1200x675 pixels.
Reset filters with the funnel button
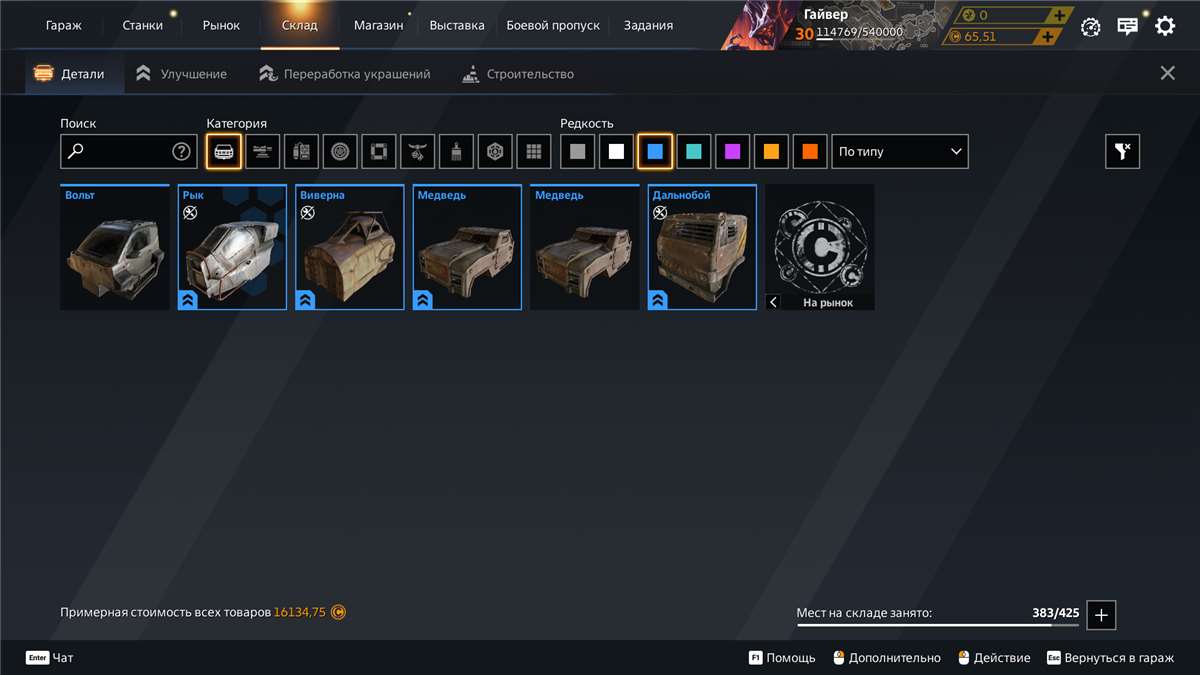click(1122, 152)
